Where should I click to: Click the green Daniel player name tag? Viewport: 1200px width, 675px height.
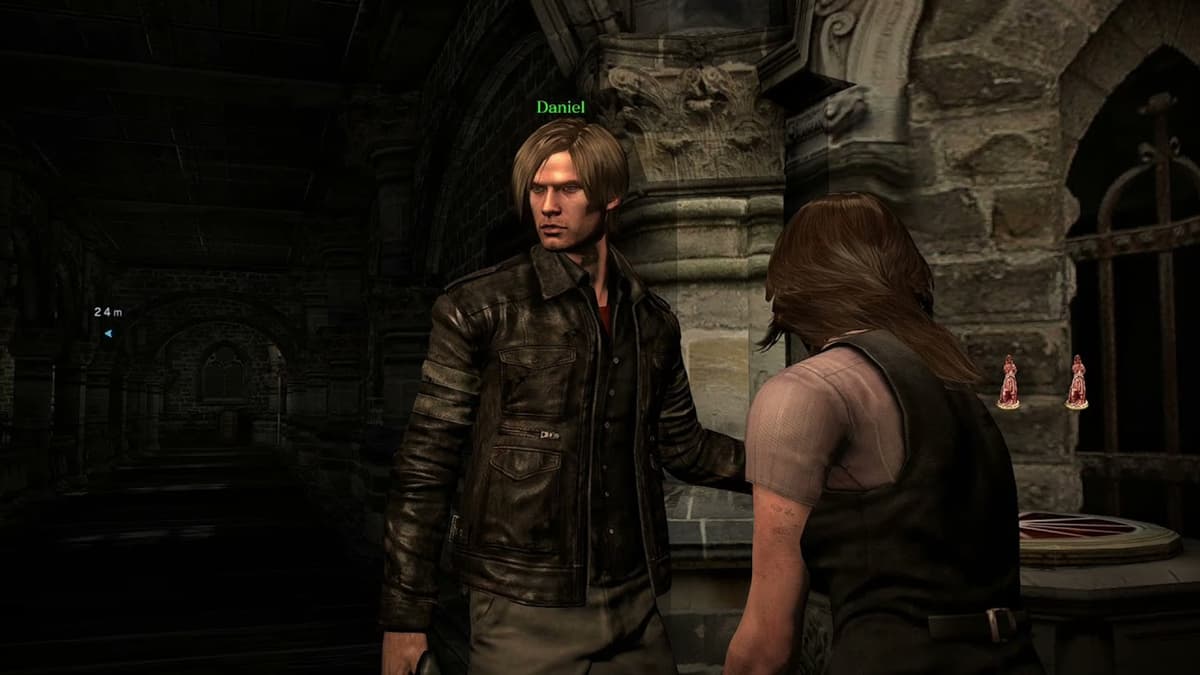[x=560, y=107]
